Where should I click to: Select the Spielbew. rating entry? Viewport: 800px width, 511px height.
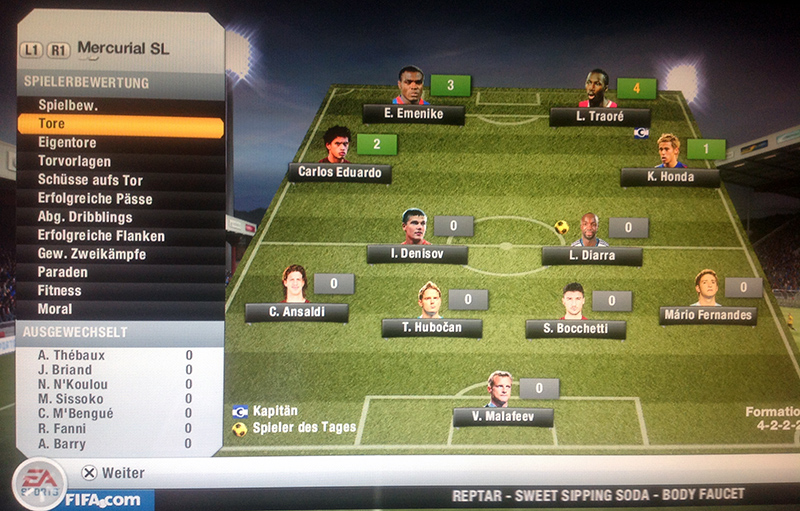(119, 105)
